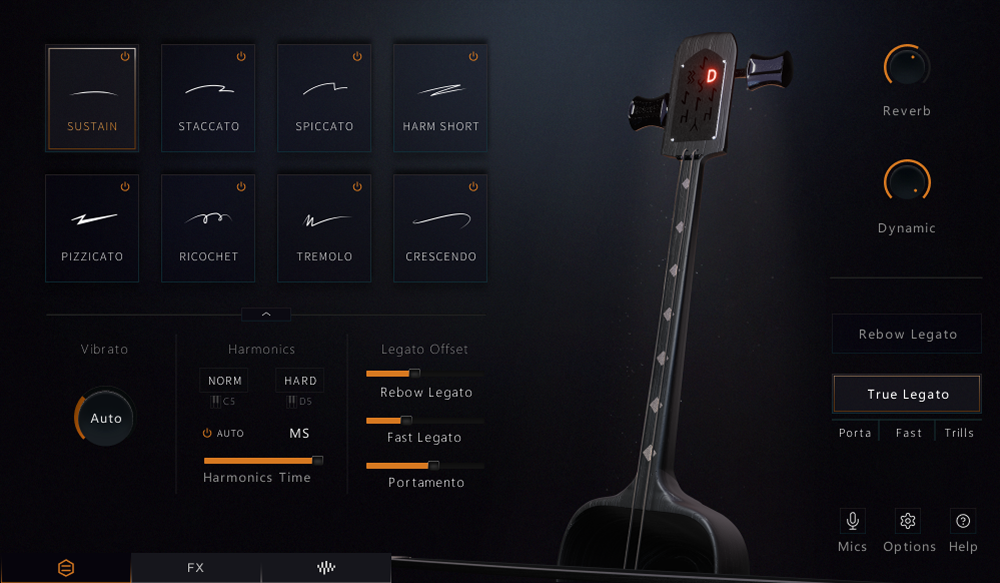Click the Reverb knob

tap(907, 67)
